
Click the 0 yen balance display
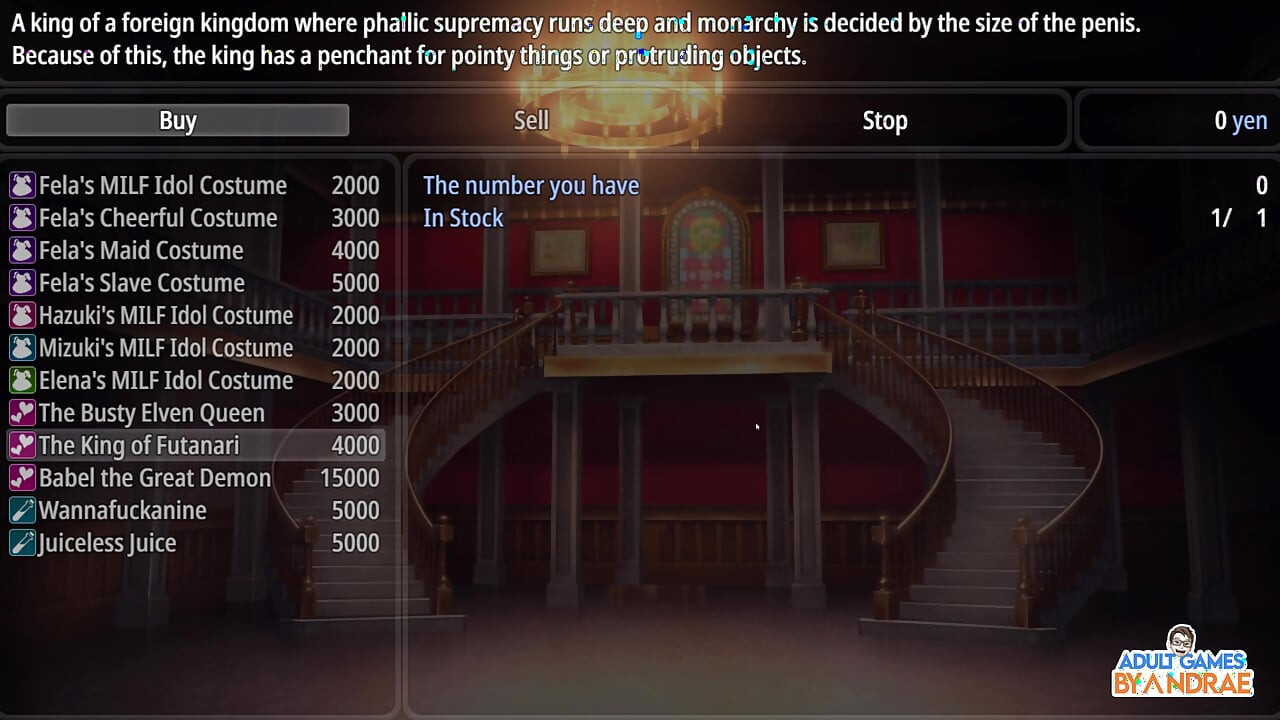point(1240,120)
